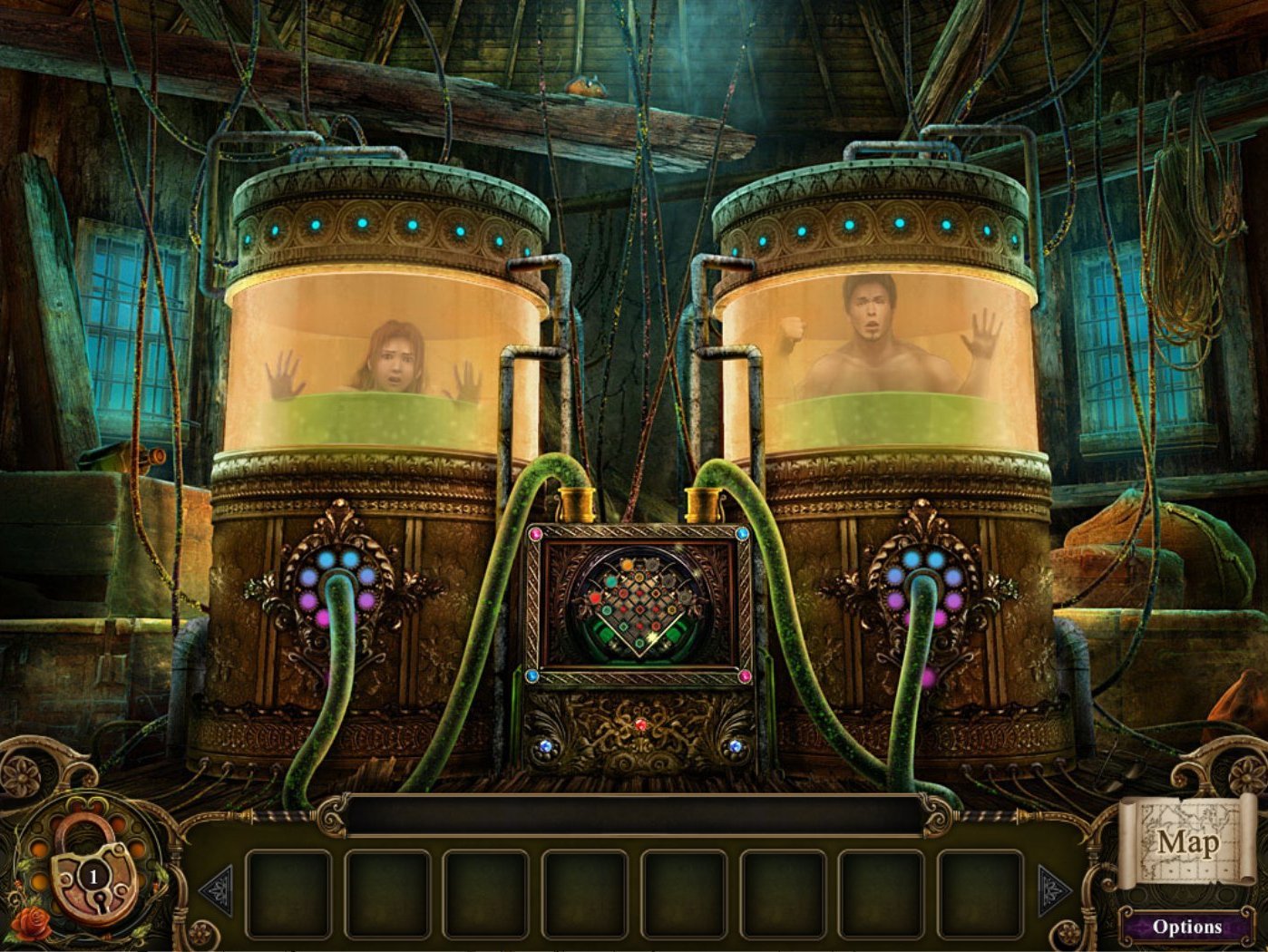1268x952 pixels.
Task: Click an empty inventory slot
Action: pyautogui.click(x=290, y=891)
